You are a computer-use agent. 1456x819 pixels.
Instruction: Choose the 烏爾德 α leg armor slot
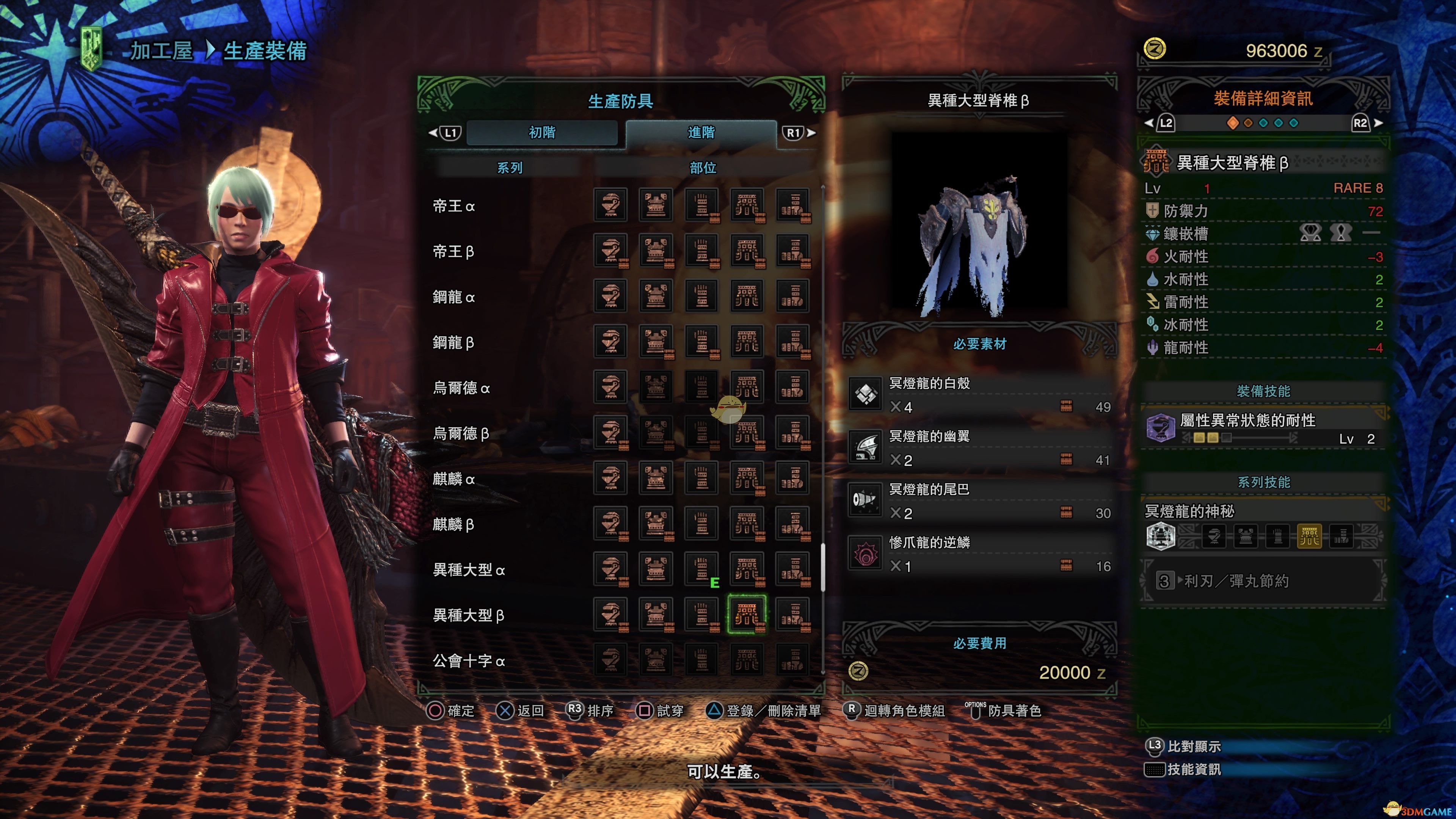click(792, 387)
